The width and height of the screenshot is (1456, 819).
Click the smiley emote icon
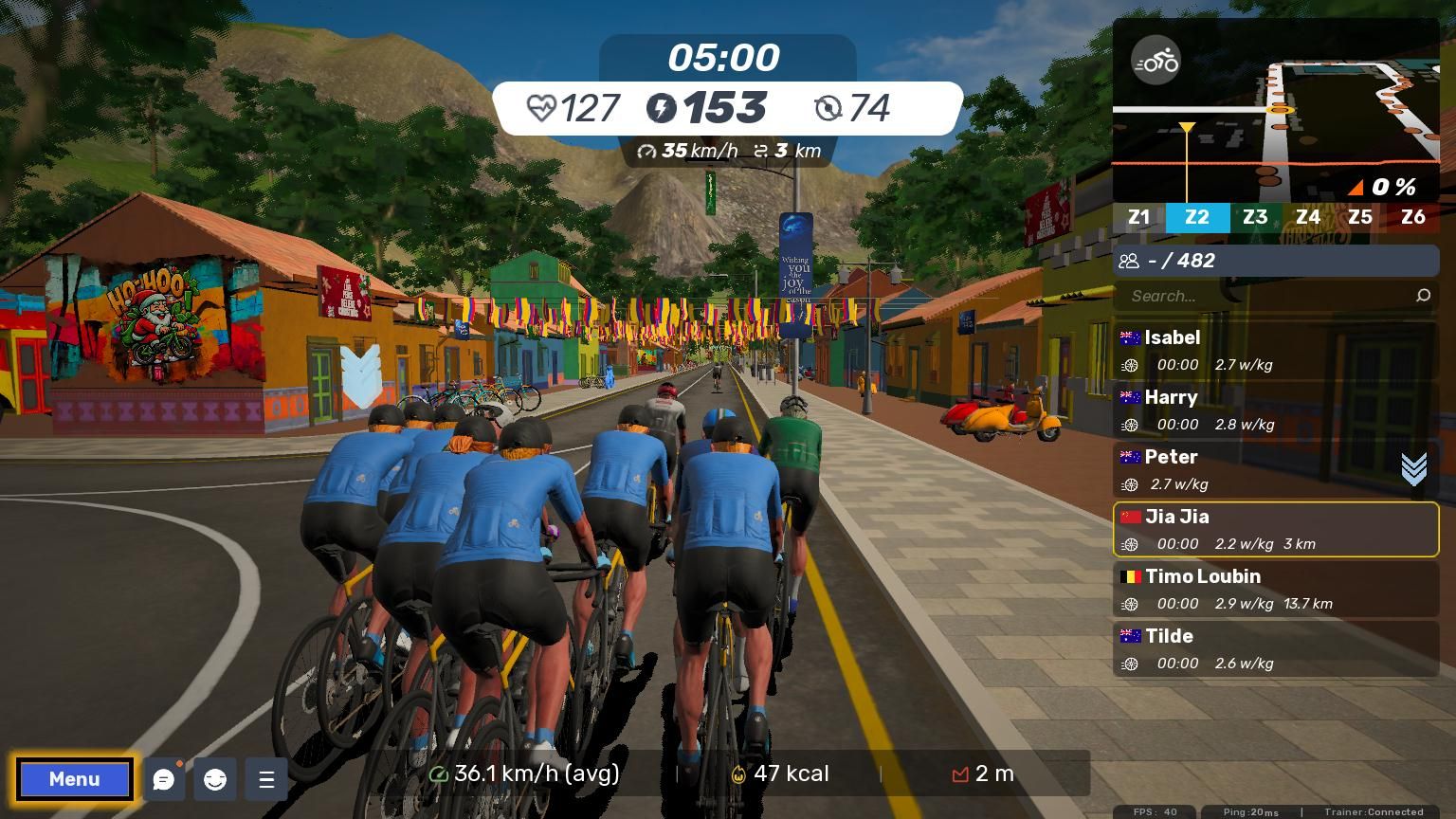[215, 780]
